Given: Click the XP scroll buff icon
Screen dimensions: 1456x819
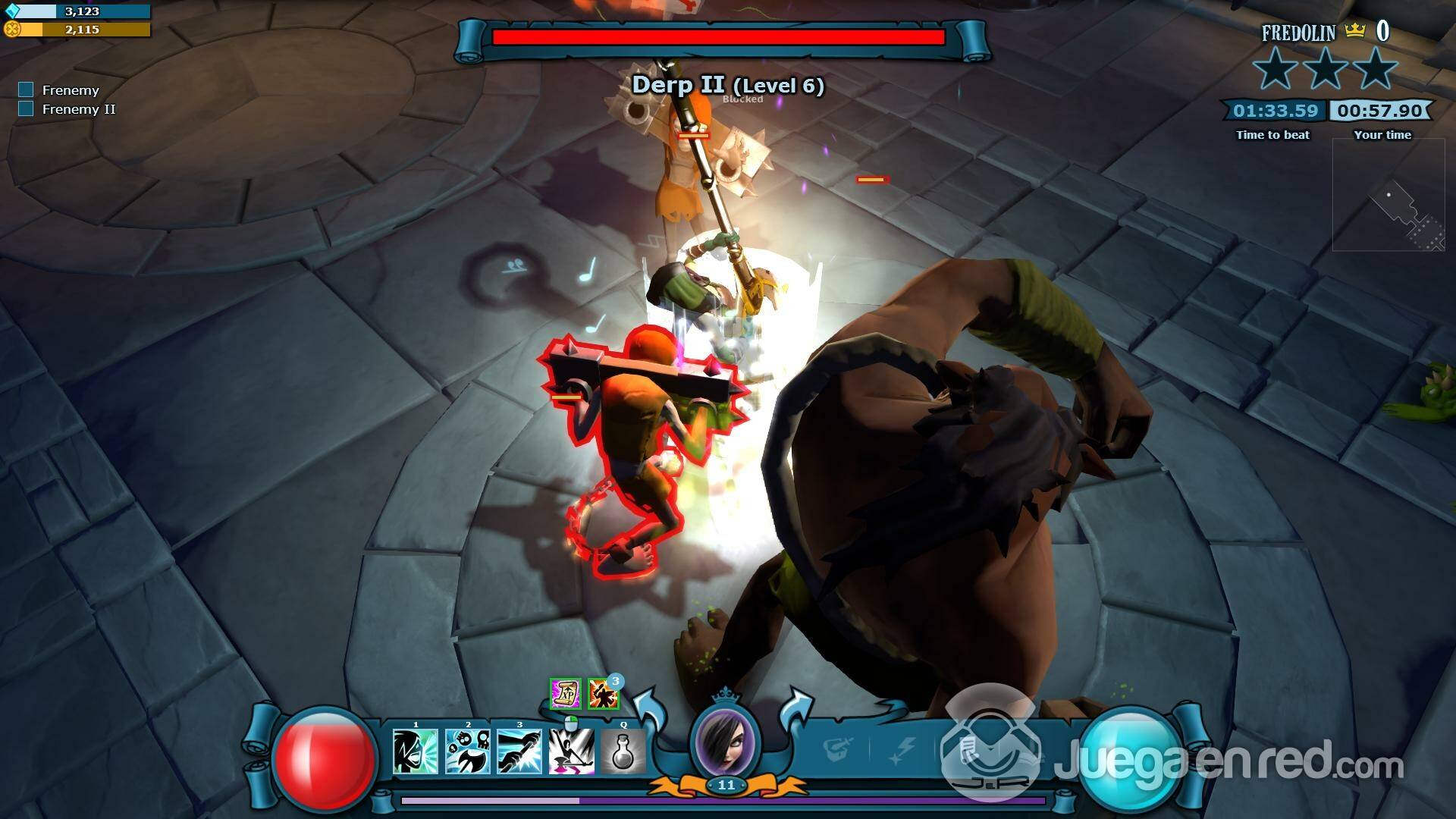Looking at the screenshot, I should 565,693.
